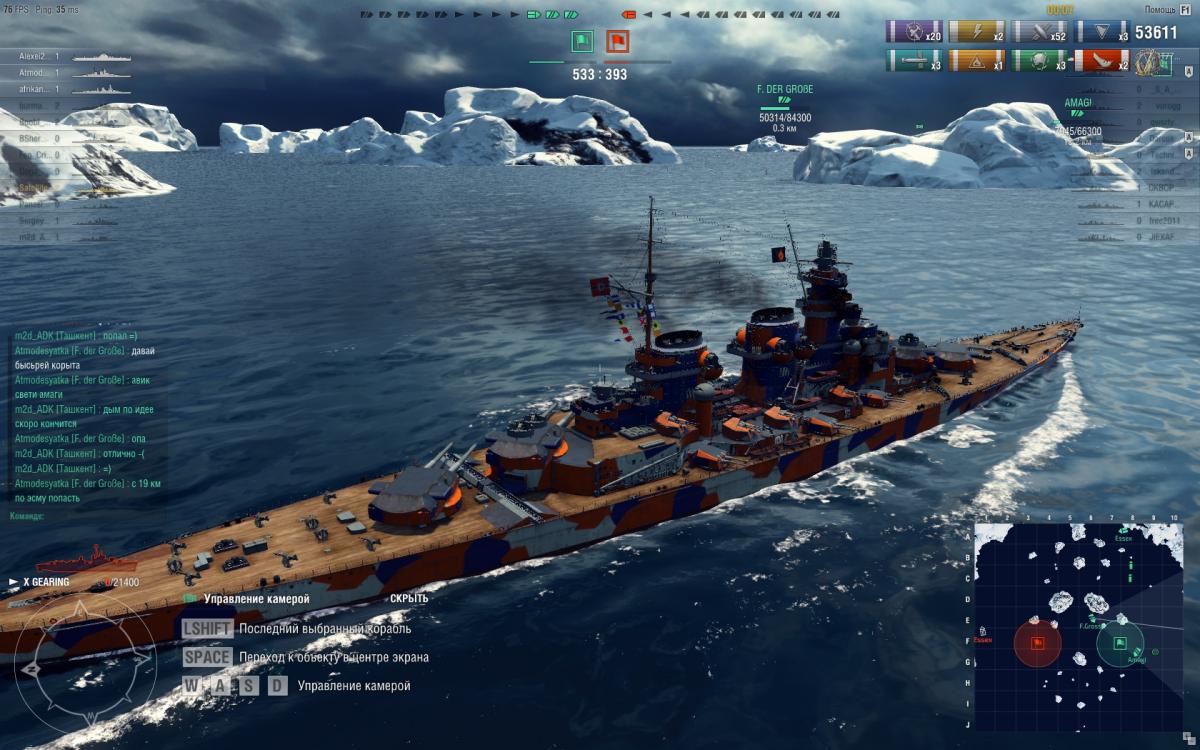
Task: Select player KACAP in the enemy list
Action: 1161,203
